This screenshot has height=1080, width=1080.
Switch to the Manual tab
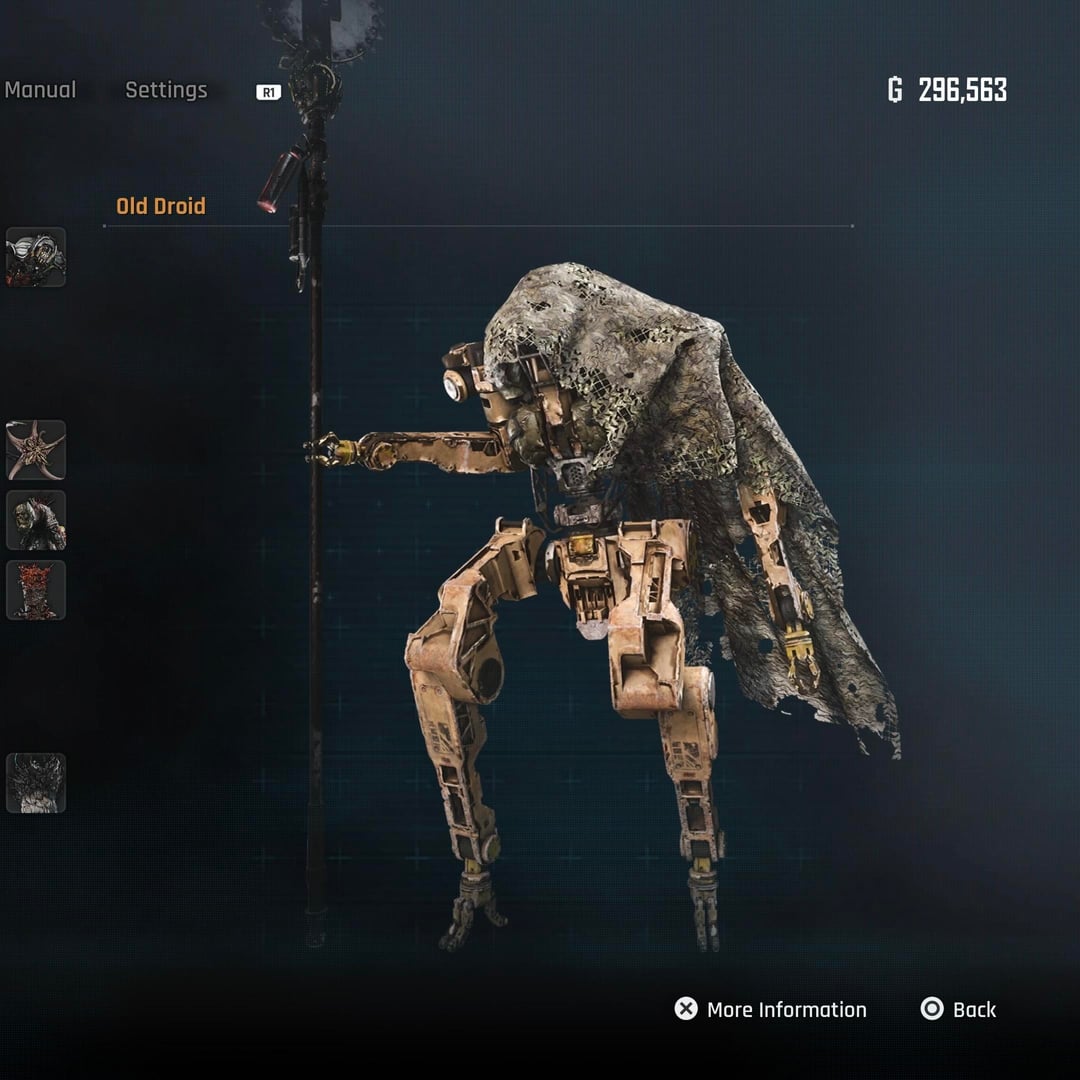click(x=40, y=90)
